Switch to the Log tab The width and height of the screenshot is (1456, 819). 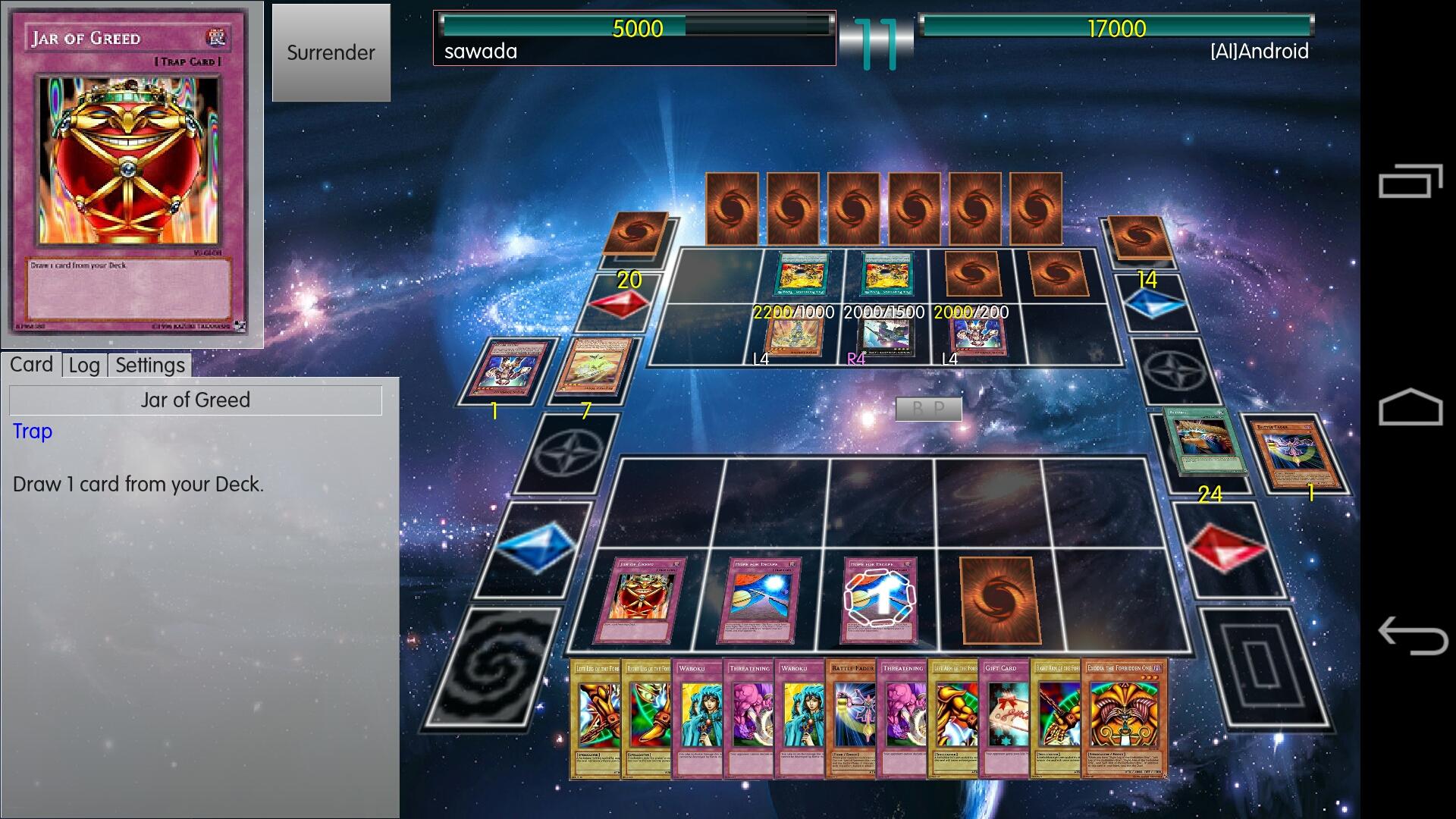click(84, 366)
